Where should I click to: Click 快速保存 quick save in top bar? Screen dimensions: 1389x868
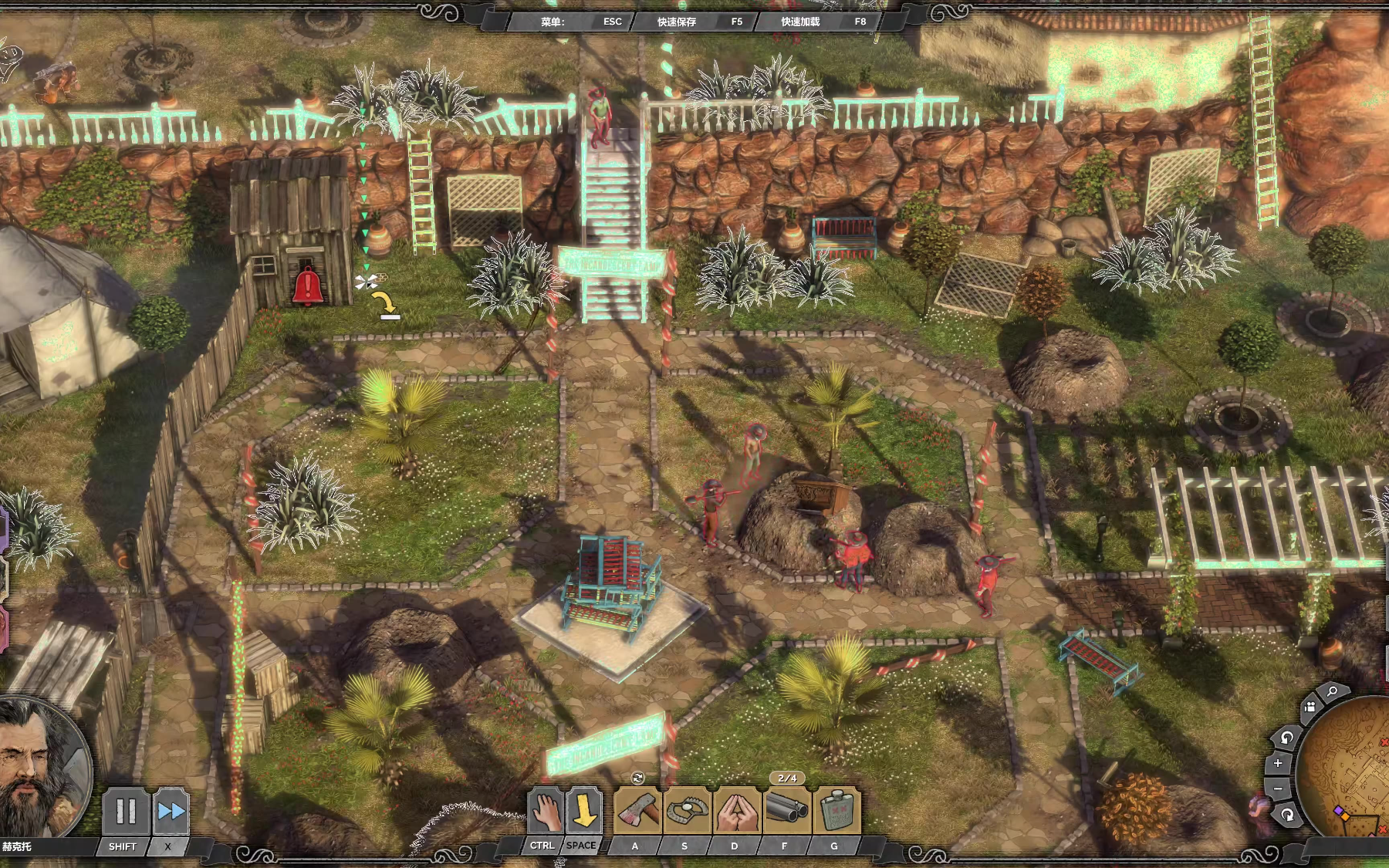(x=676, y=22)
